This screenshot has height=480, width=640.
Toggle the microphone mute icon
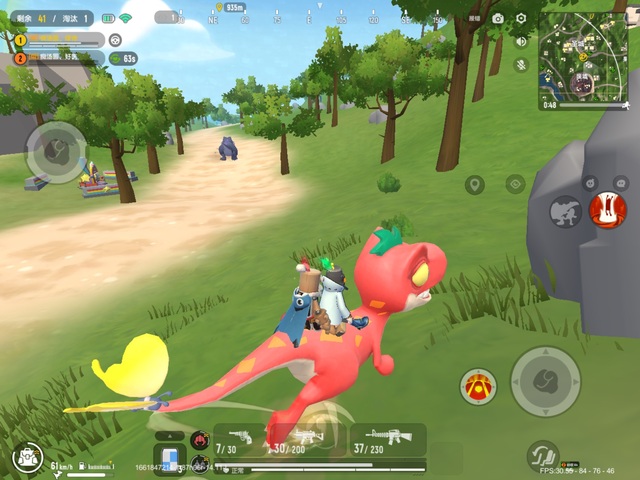tap(521, 64)
